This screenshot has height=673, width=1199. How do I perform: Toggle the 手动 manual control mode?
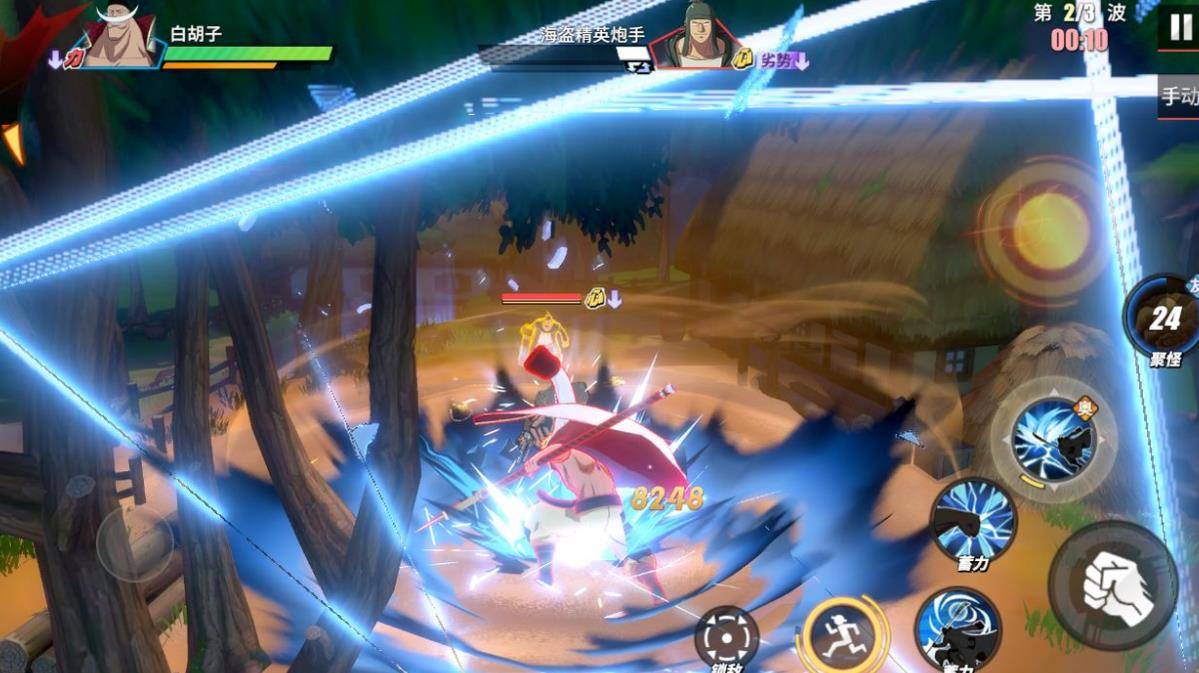(x=1179, y=97)
